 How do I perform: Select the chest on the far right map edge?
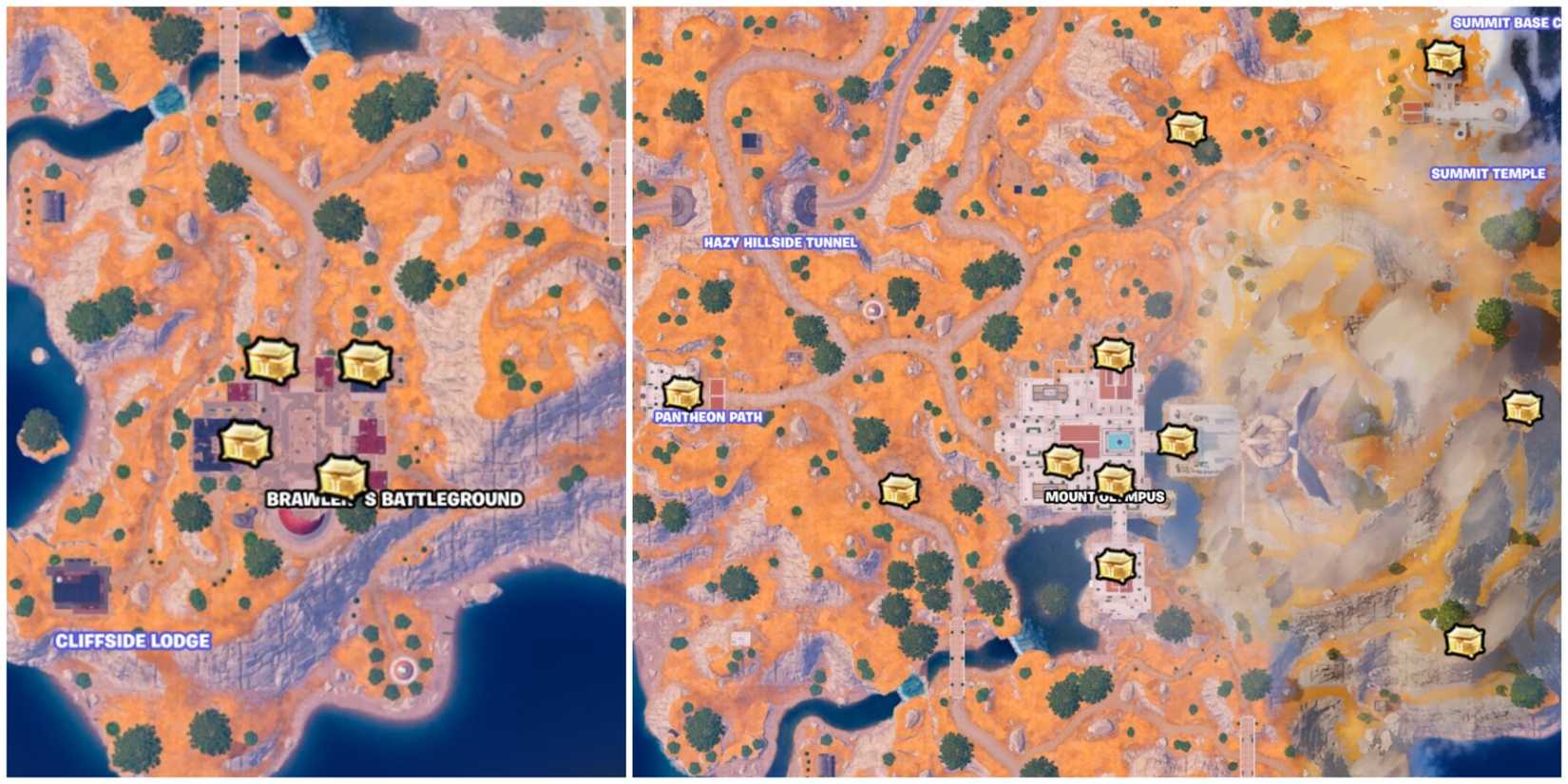point(1521,409)
